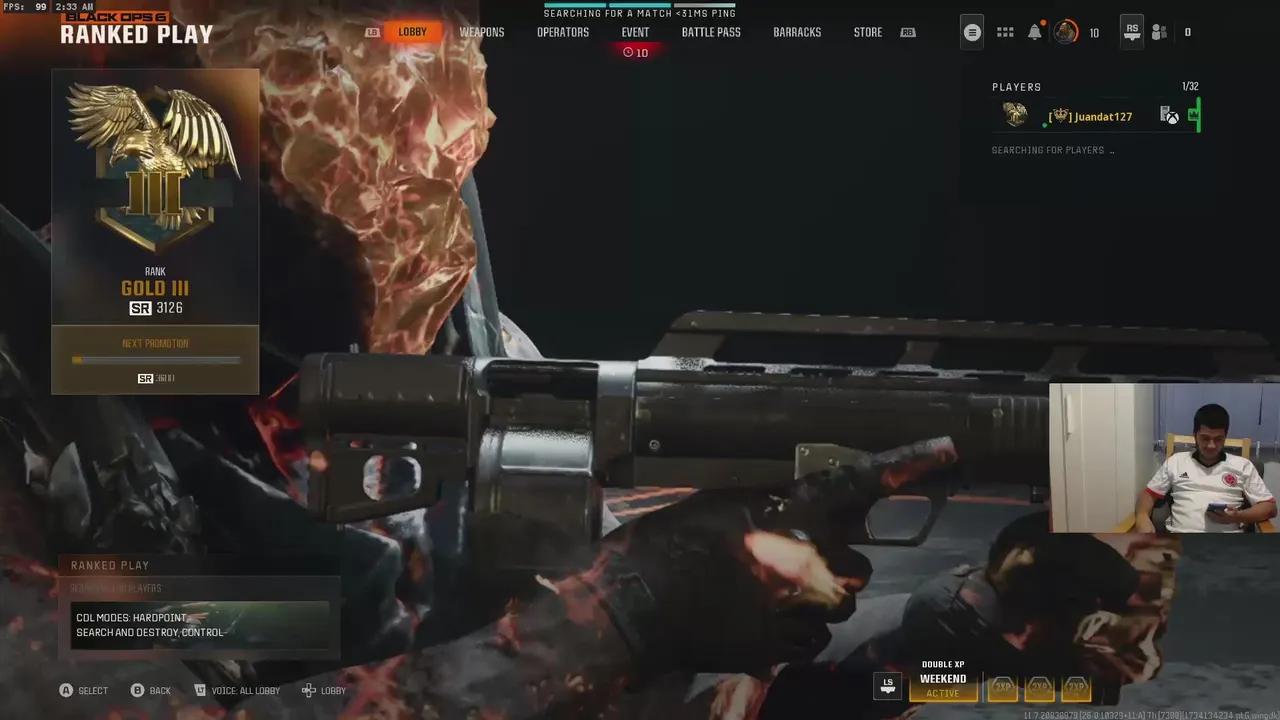Open the main menu hamburger icon
The height and width of the screenshot is (720, 1280).
point(971,31)
